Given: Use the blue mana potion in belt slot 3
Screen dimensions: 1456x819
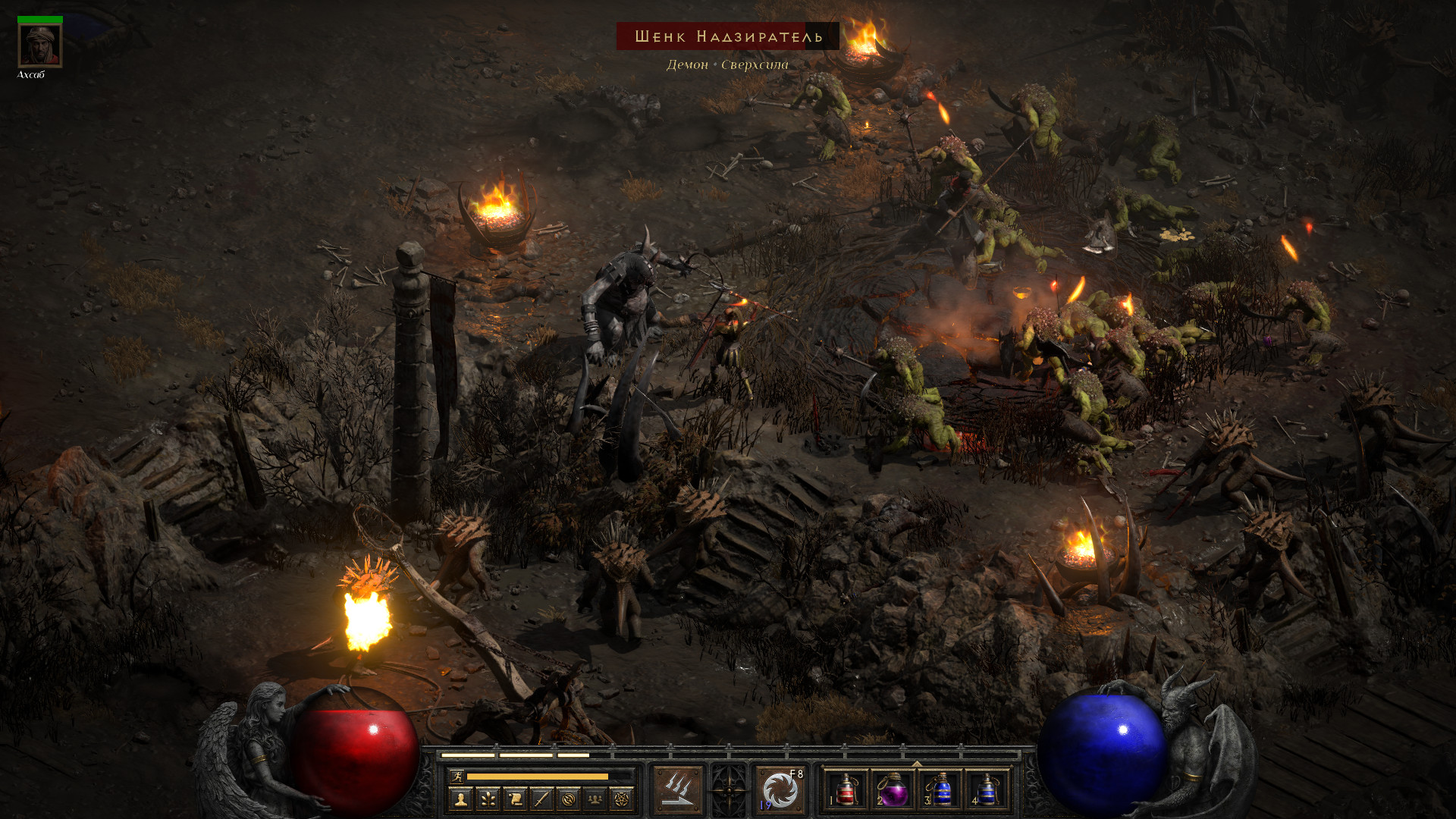Looking at the screenshot, I should tap(940, 790).
